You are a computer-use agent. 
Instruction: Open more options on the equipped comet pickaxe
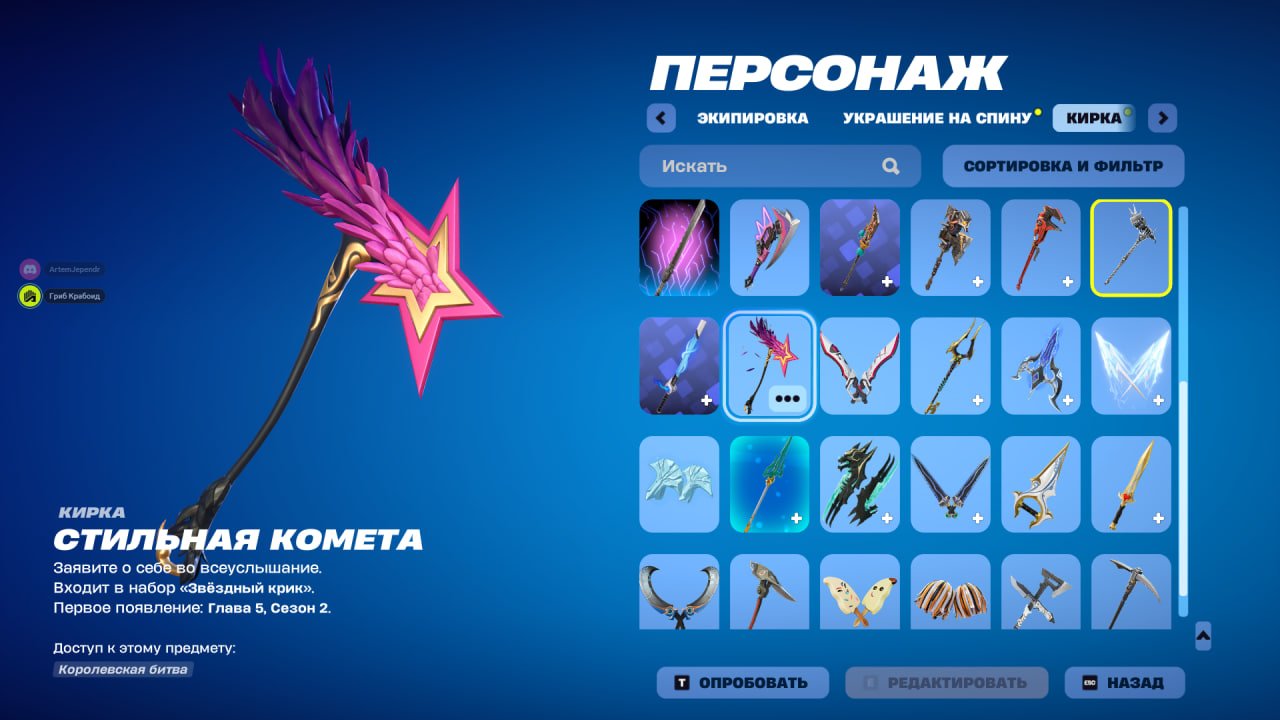pyautogui.click(x=789, y=397)
